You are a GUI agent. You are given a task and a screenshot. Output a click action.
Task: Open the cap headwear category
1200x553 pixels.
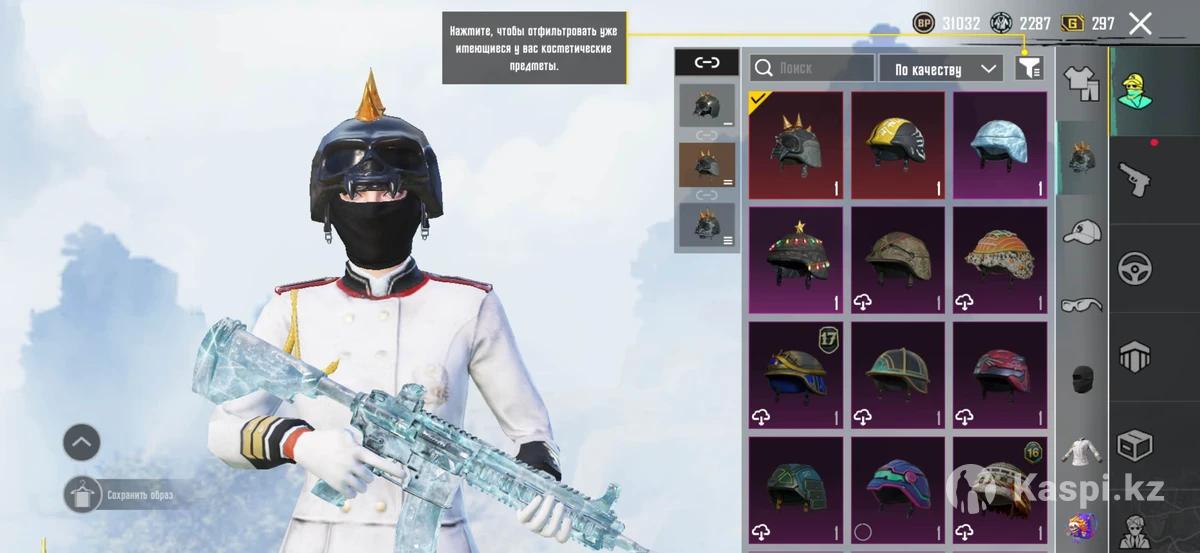point(1081,232)
